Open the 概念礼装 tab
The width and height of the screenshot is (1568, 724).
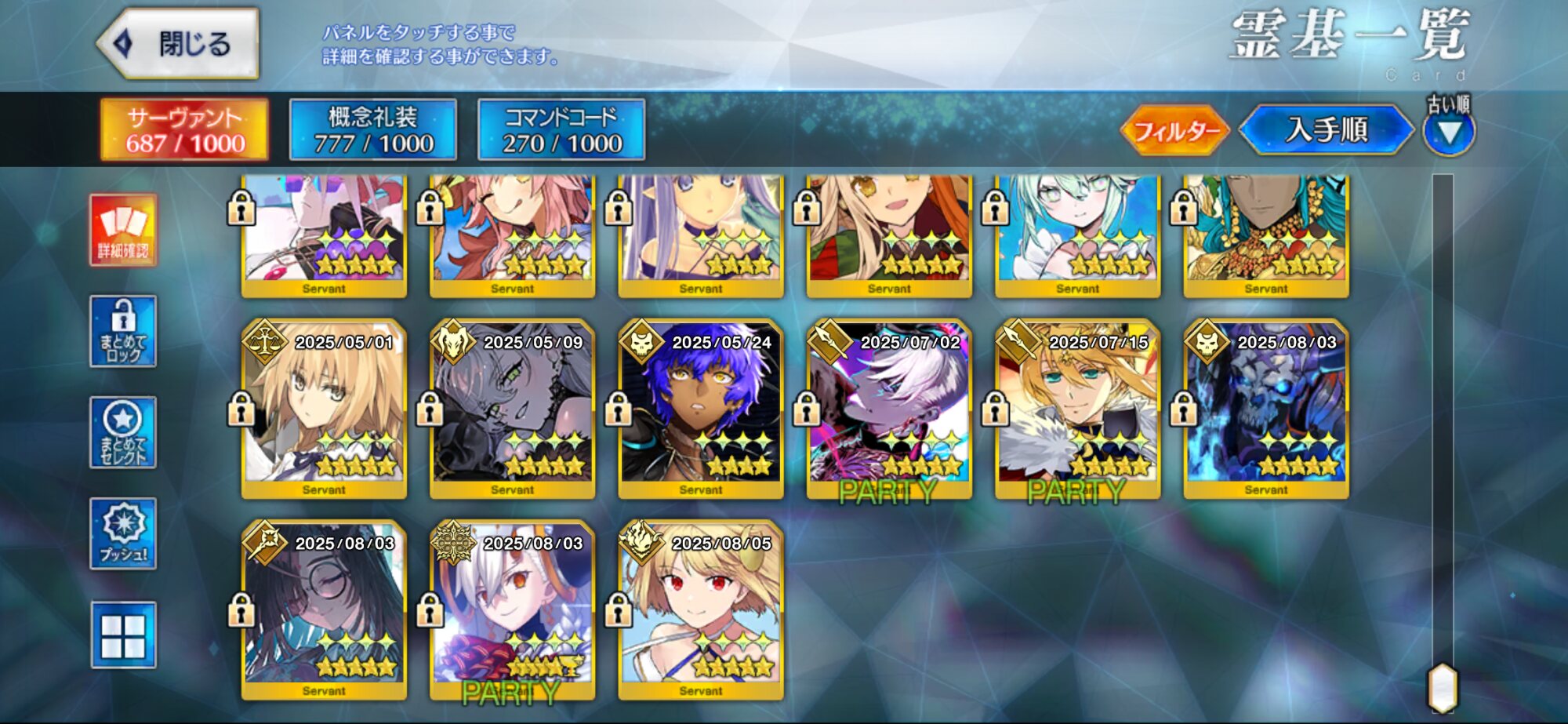pos(373,129)
